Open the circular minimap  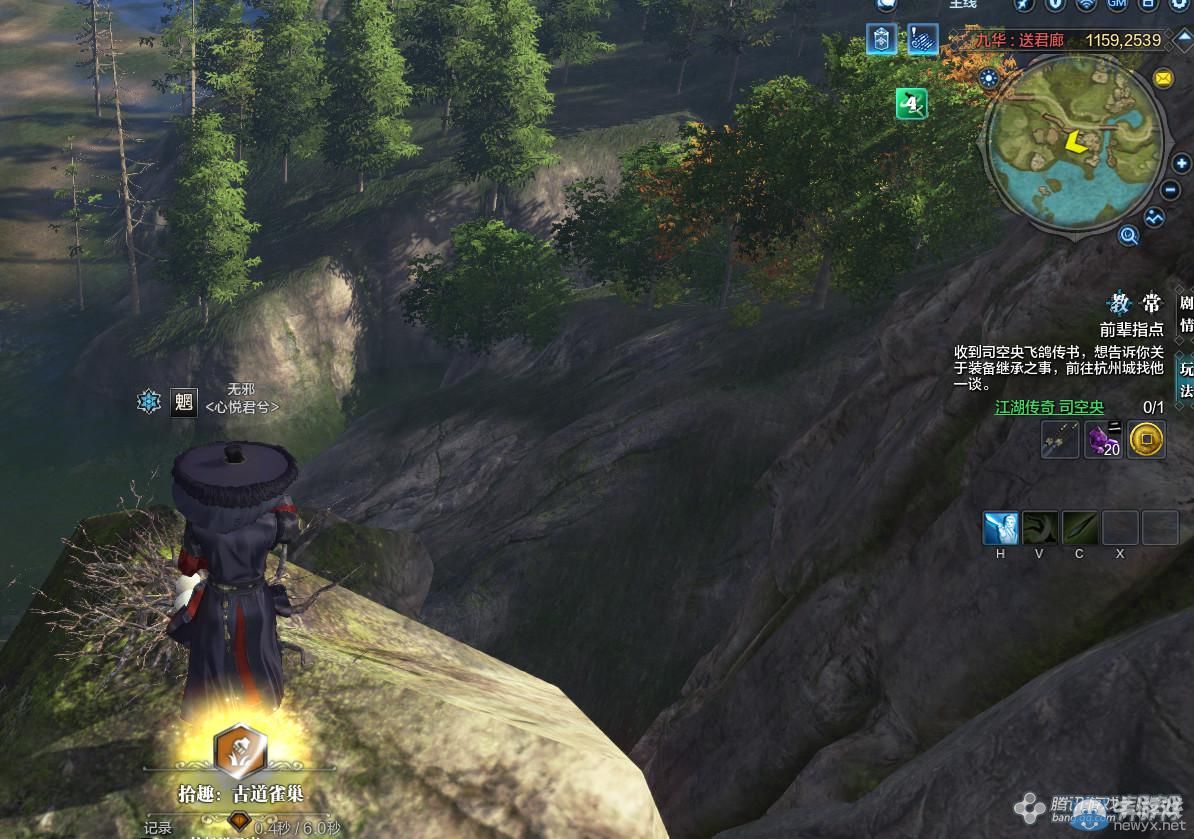tap(1076, 147)
